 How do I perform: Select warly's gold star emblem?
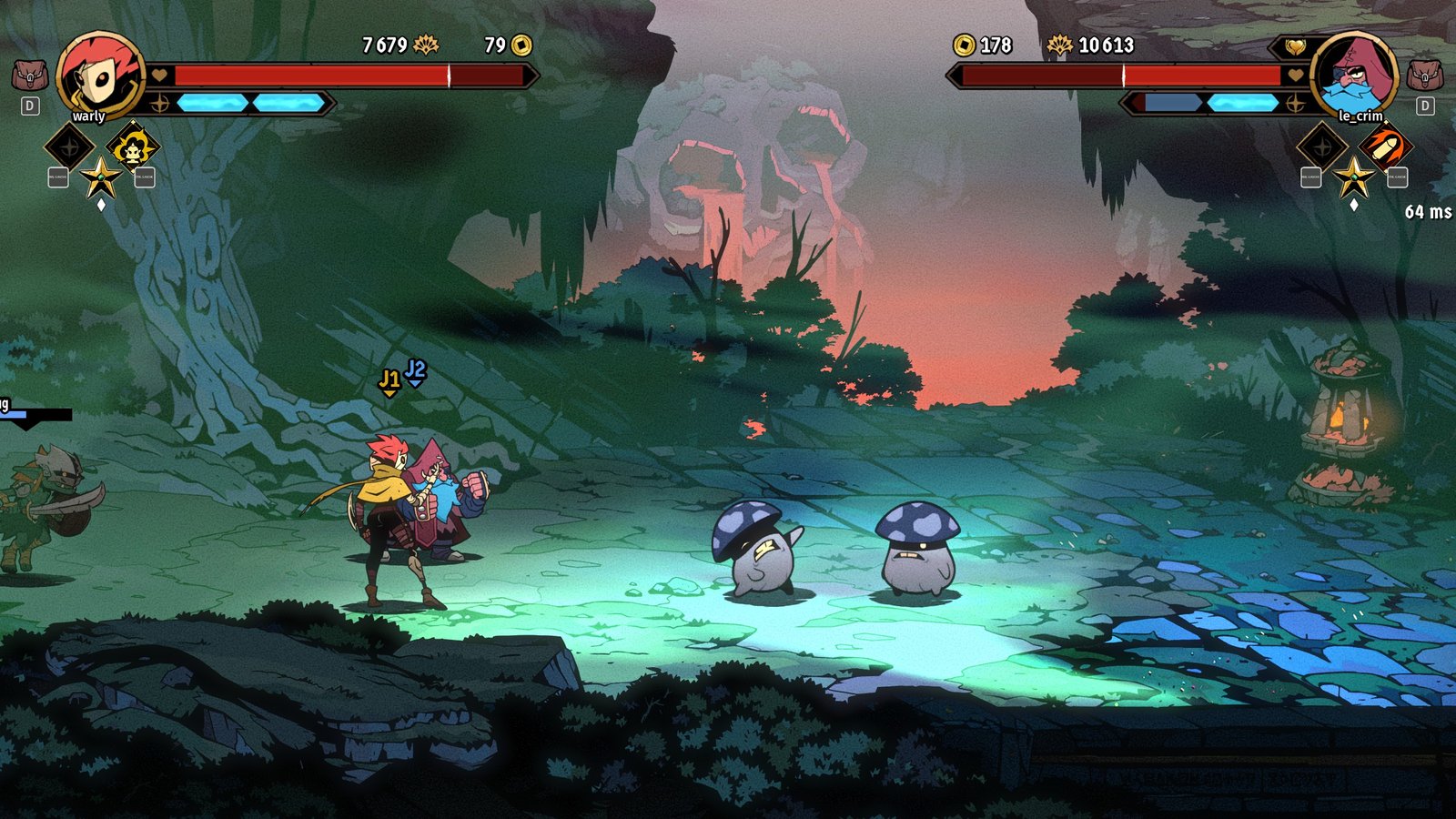(100, 177)
